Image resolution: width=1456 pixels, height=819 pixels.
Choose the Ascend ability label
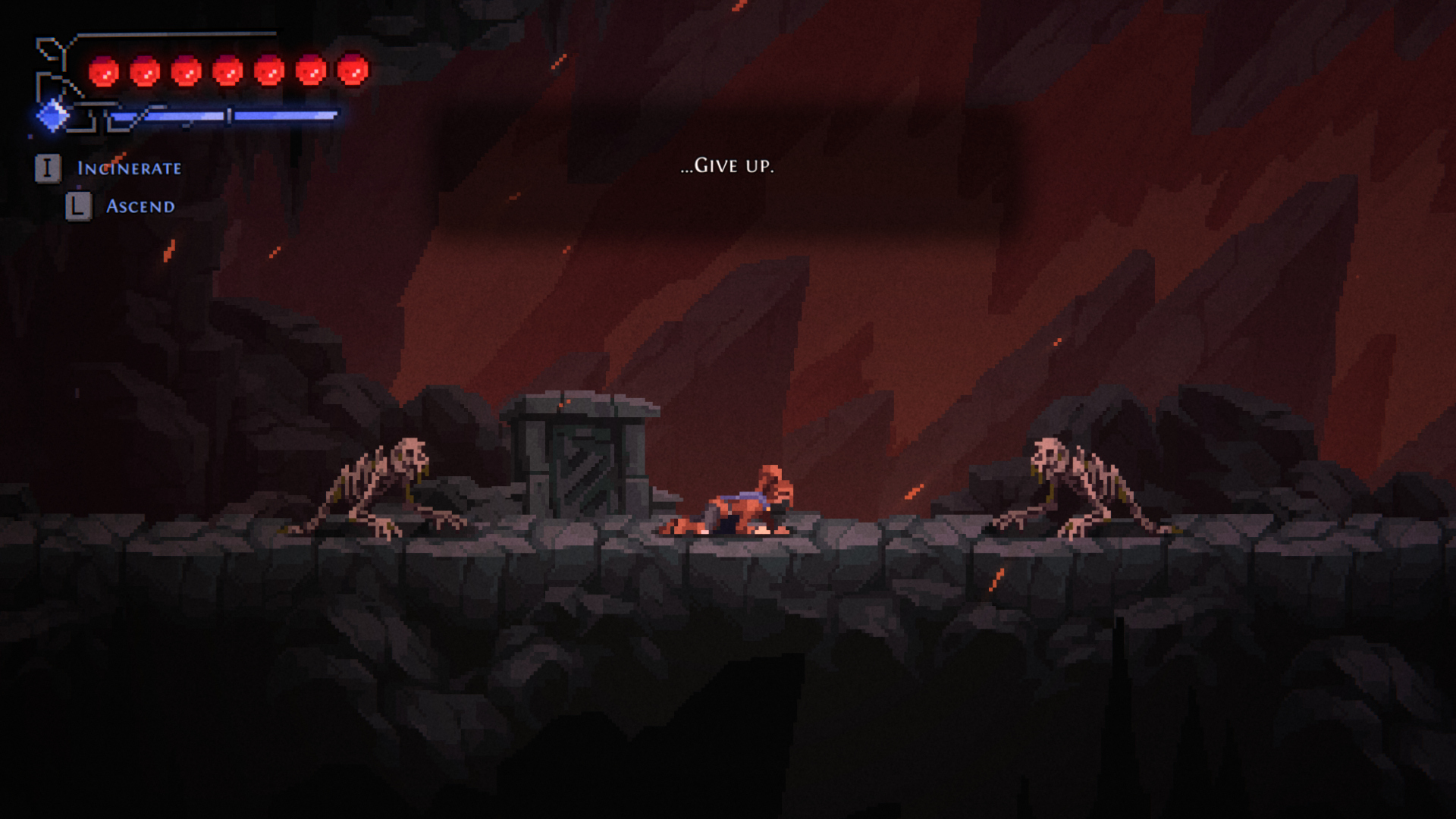pos(140,206)
